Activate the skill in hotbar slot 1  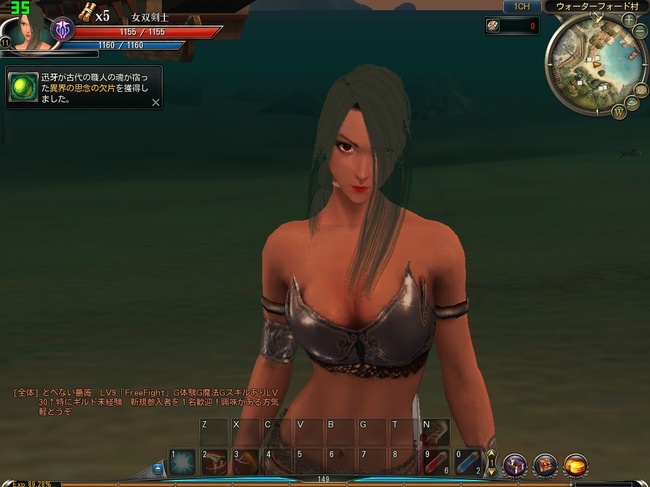coord(181,462)
